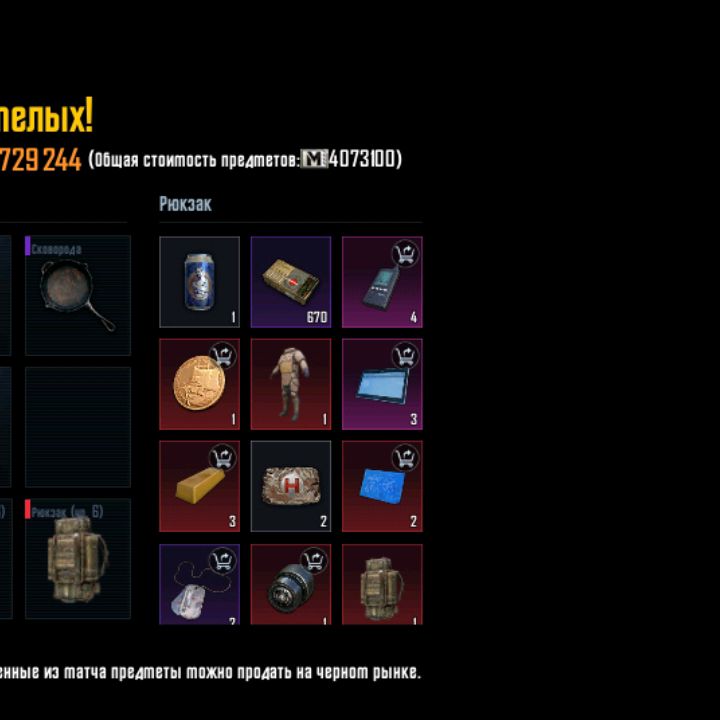Select the gold bar slot
Viewport: 720px width, 720px height.
tap(200, 486)
